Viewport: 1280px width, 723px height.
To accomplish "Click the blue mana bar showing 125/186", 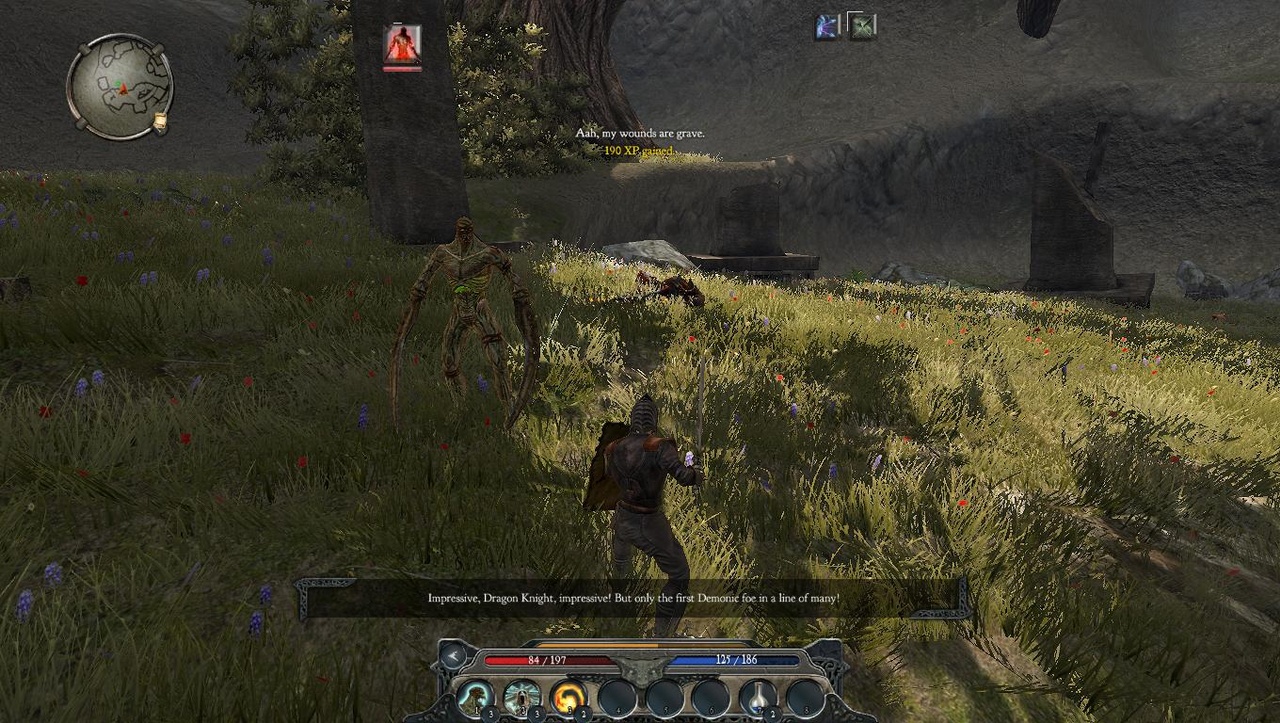I will pyautogui.click(x=737, y=660).
